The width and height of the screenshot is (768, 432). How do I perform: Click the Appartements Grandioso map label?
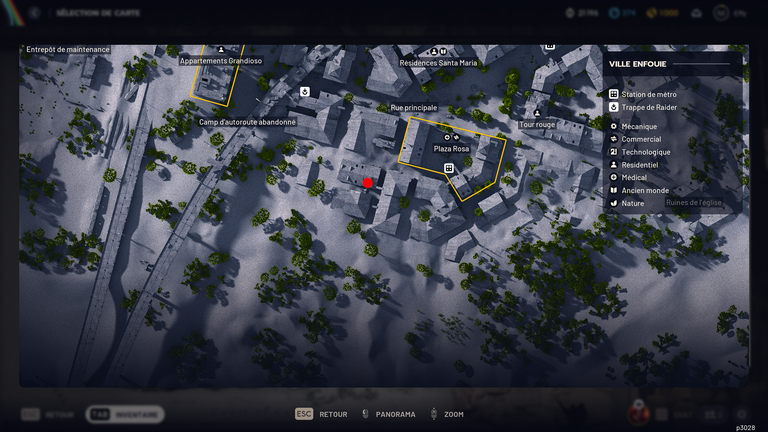coord(221,61)
